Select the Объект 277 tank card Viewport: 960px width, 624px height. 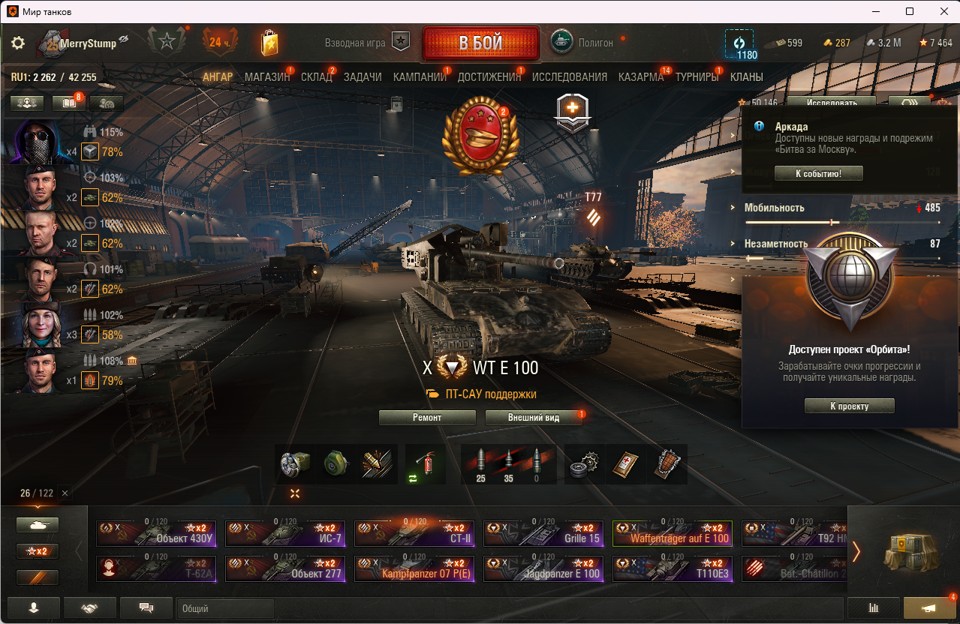pos(285,569)
